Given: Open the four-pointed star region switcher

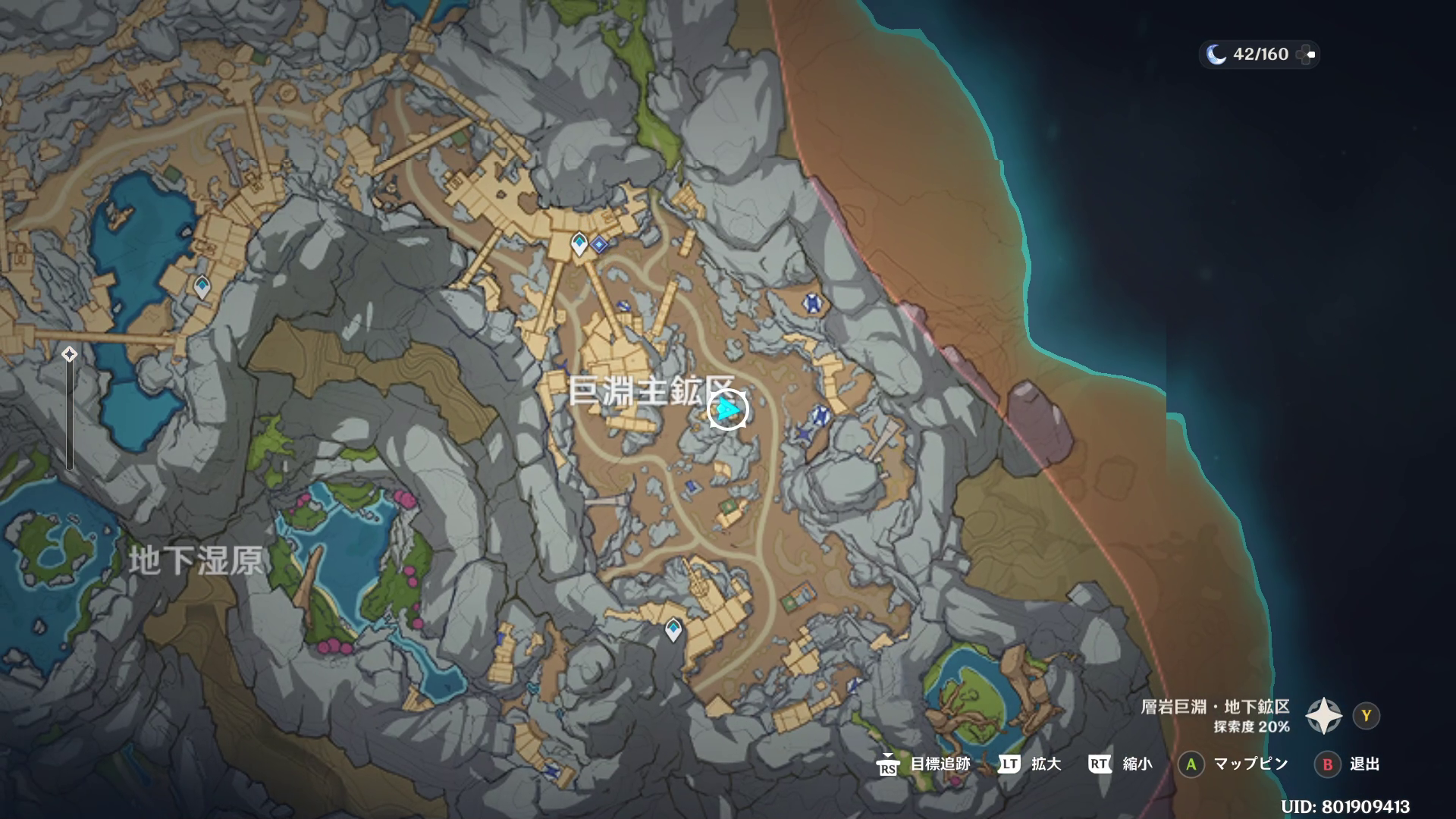Looking at the screenshot, I should [x=1323, y=716].
